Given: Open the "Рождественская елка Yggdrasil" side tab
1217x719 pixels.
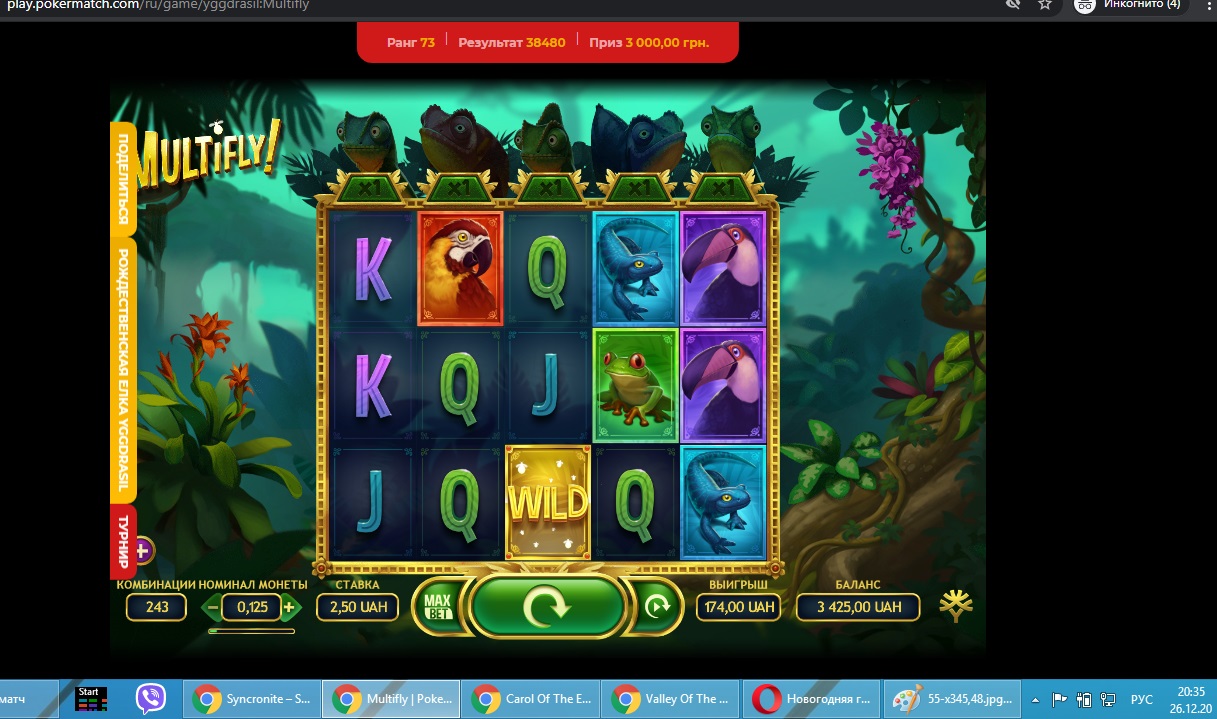Looking at the screenshot, I should pyautogui.click(x=123, y=370).
